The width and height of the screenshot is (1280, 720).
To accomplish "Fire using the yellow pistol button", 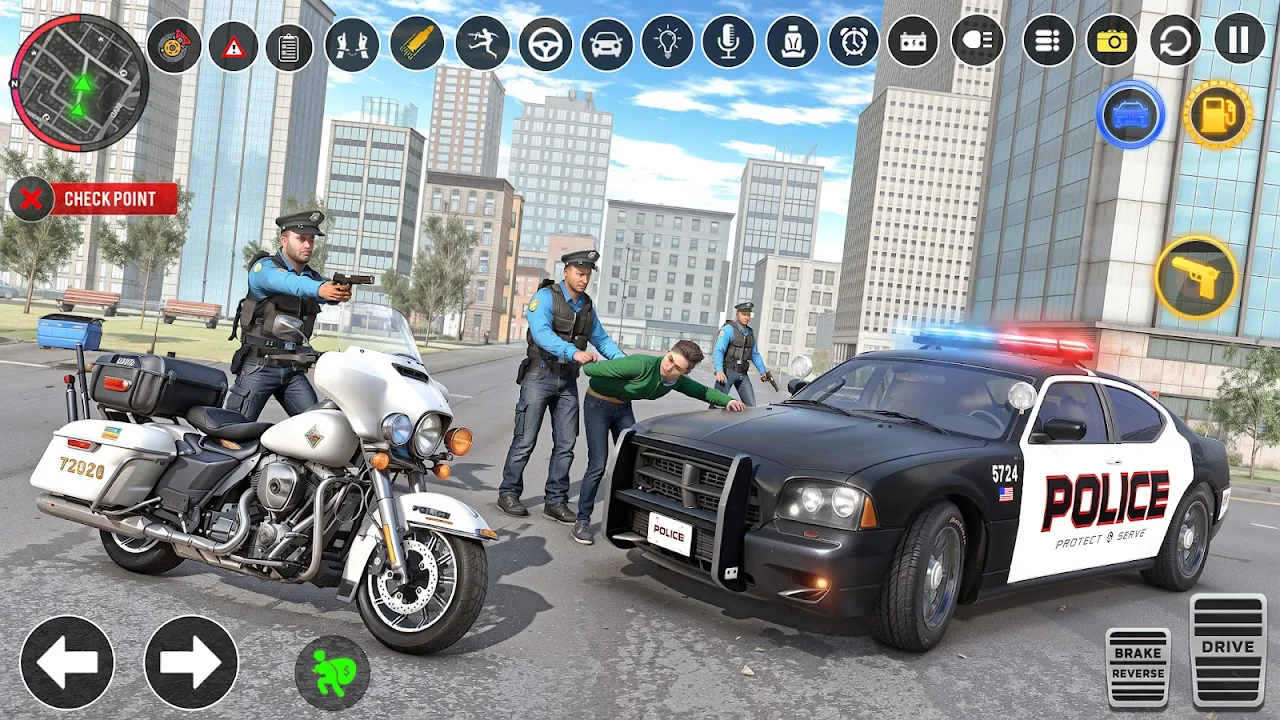I will (1196, 278).
